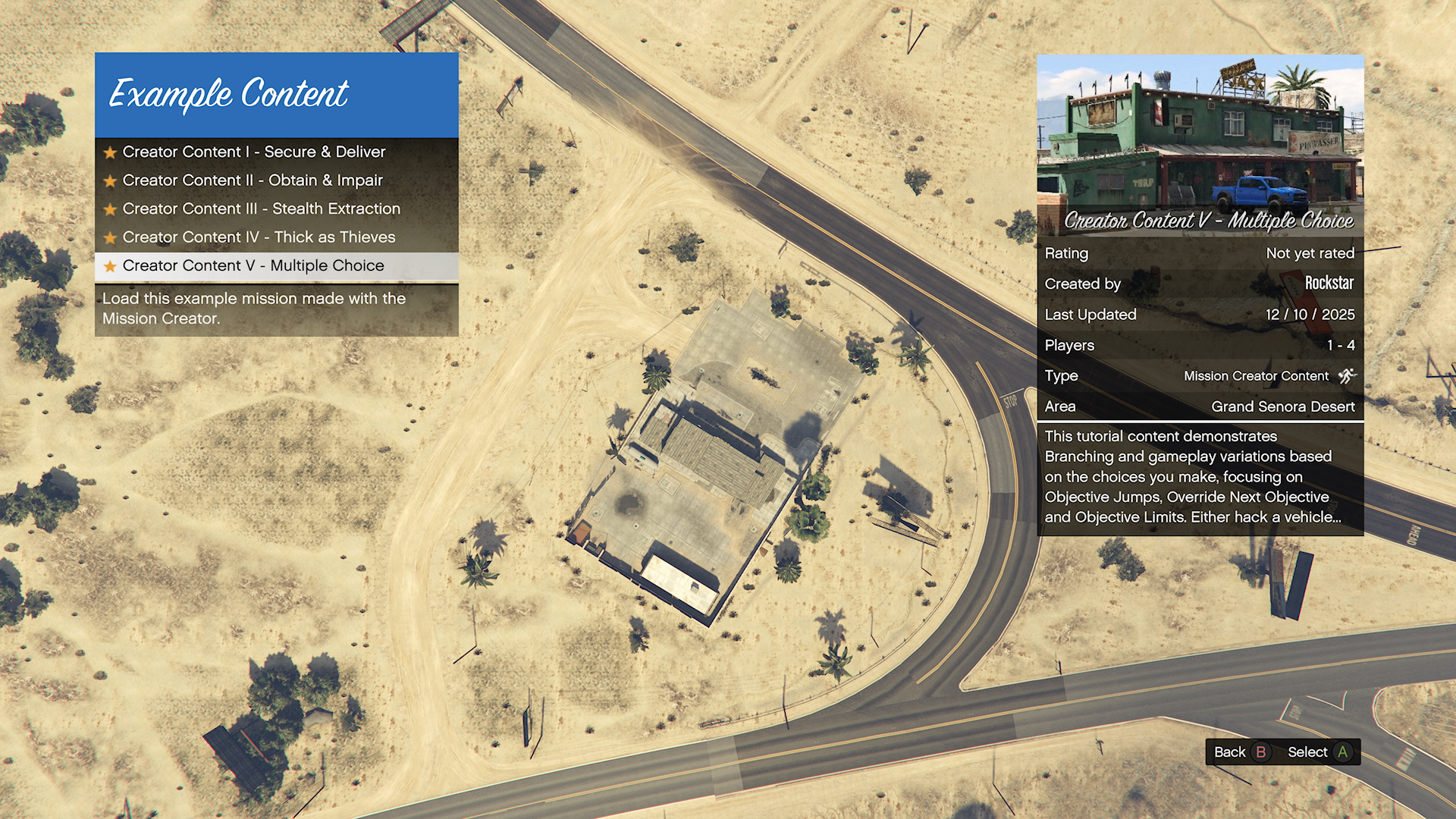Viewport: 1456px width, 819px height.
Task: Pick Creator Content IV - Thick as Thieves
Action: 259,237
